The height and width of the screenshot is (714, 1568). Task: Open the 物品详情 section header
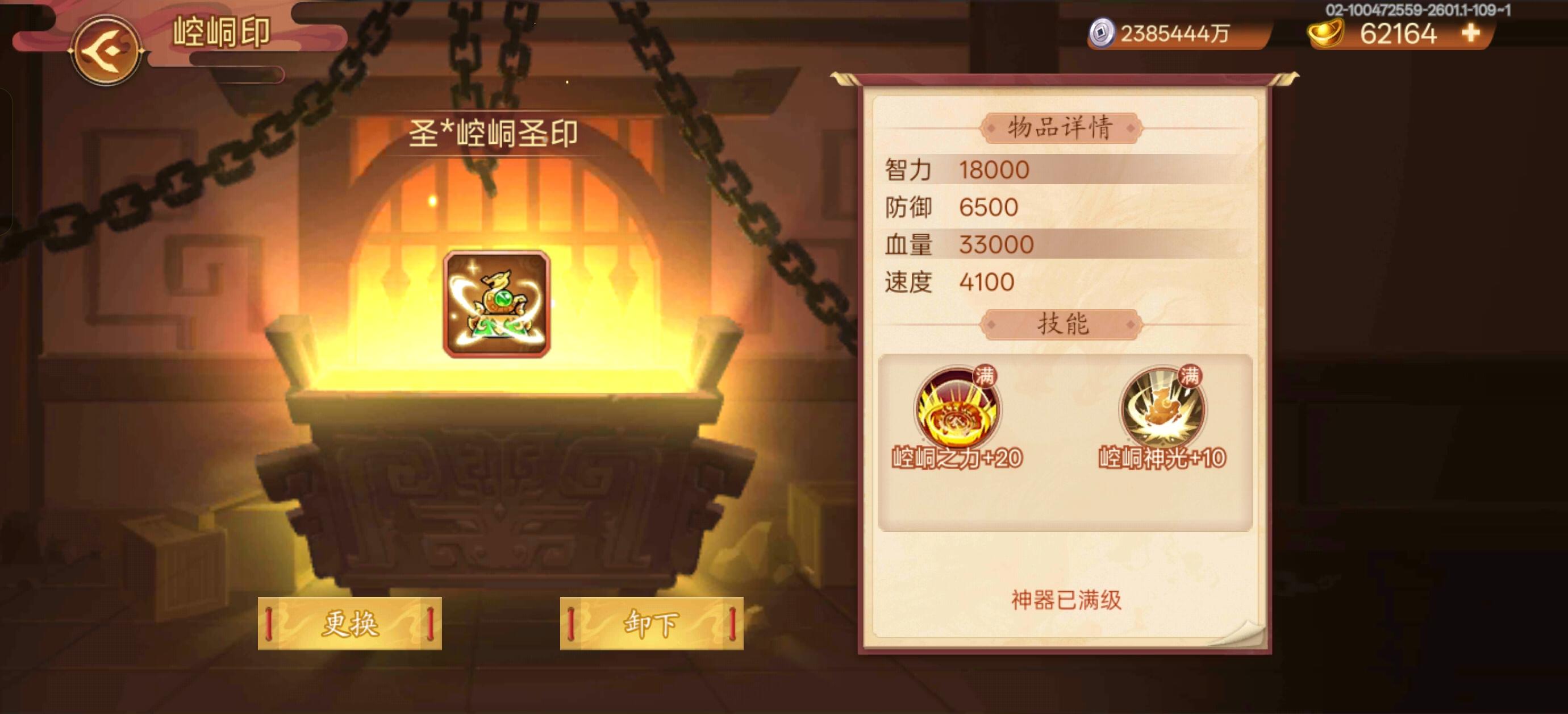(x=1066, y=127)
